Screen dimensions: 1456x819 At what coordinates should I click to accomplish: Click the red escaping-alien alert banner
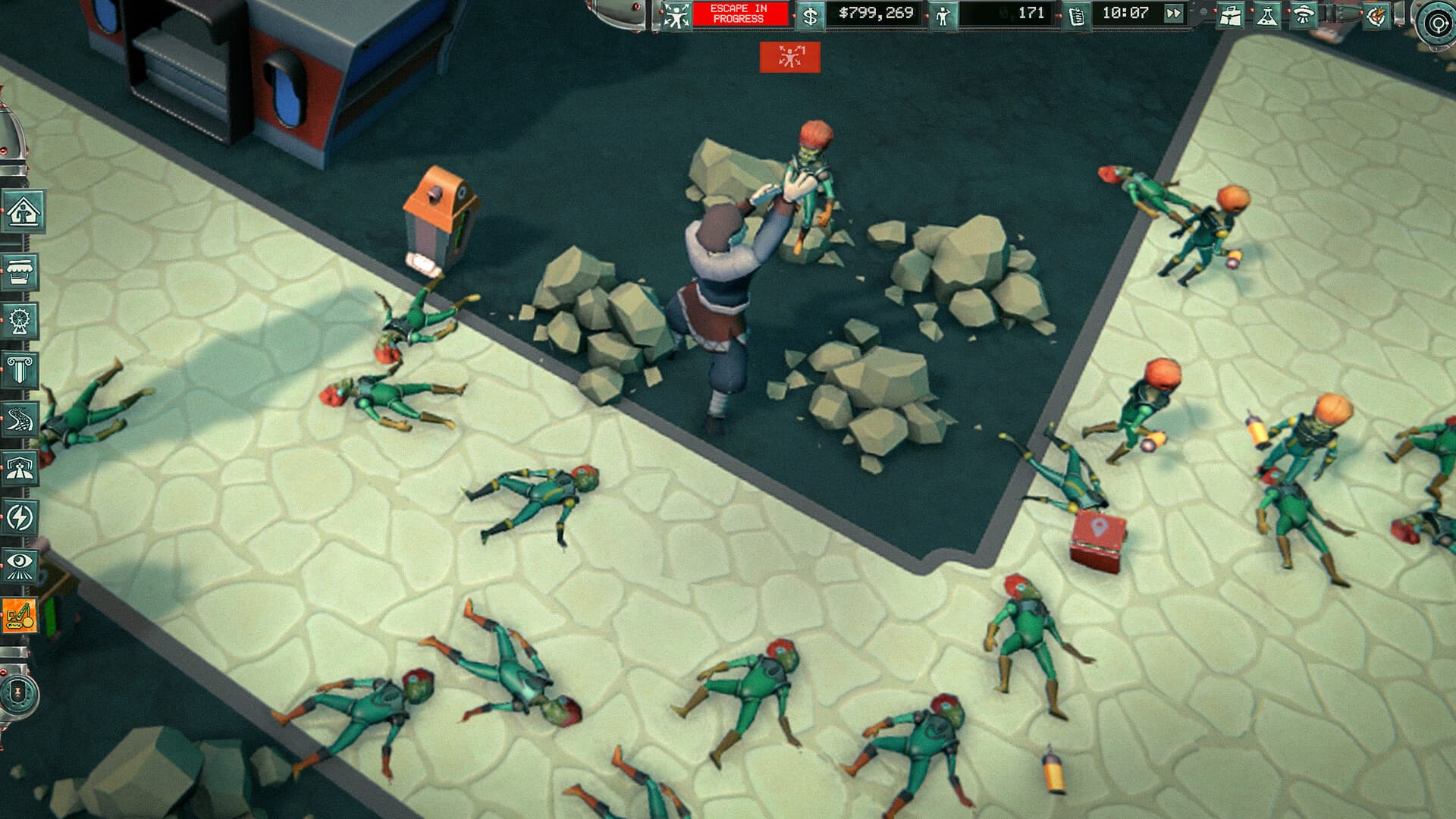pos(791,55)
